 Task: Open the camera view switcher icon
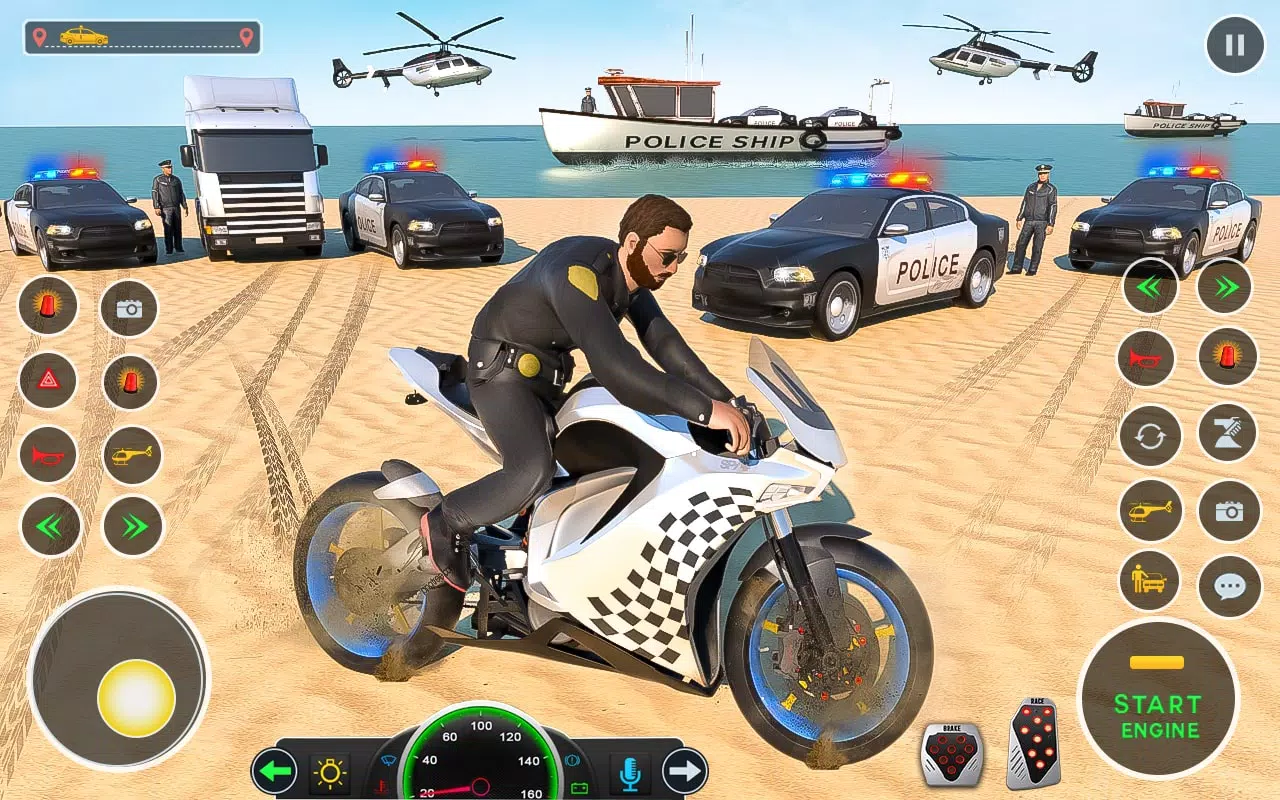[x=128, y=306]
